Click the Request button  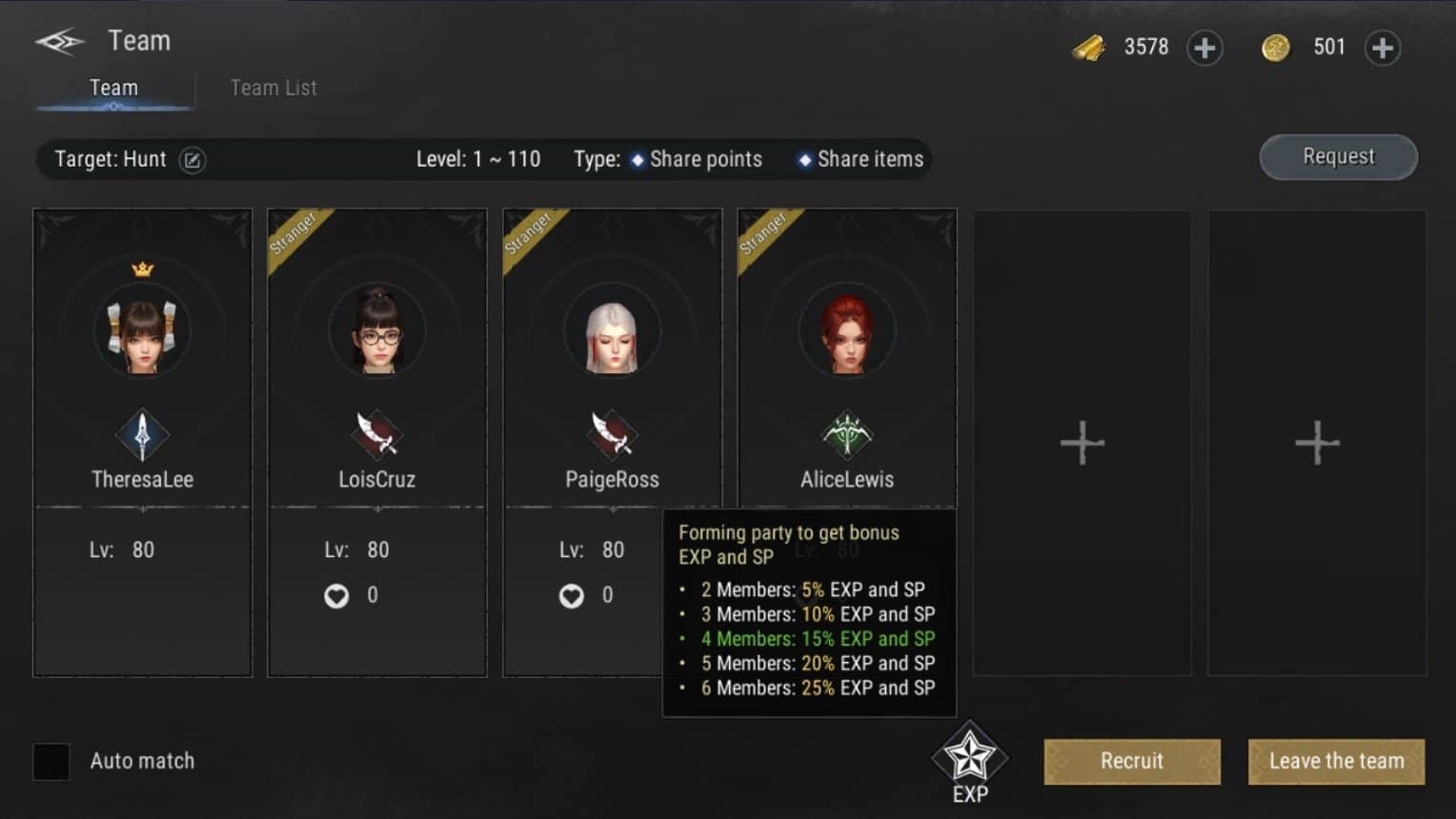click(x=1338, y=156)
